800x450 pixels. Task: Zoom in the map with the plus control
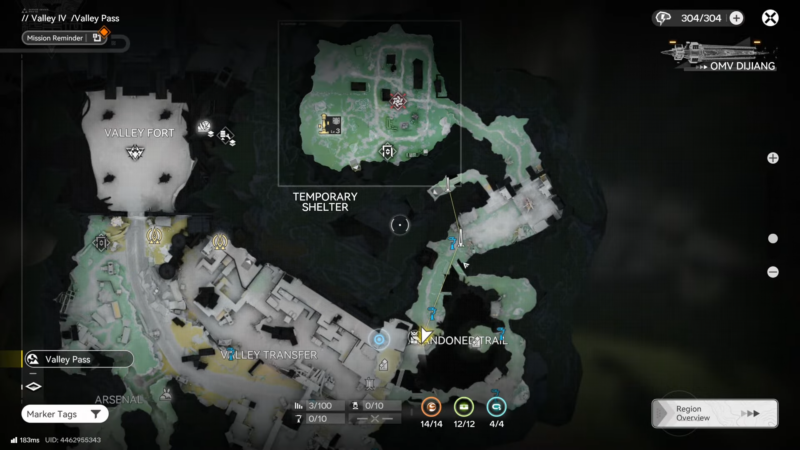tap(773, 158)
